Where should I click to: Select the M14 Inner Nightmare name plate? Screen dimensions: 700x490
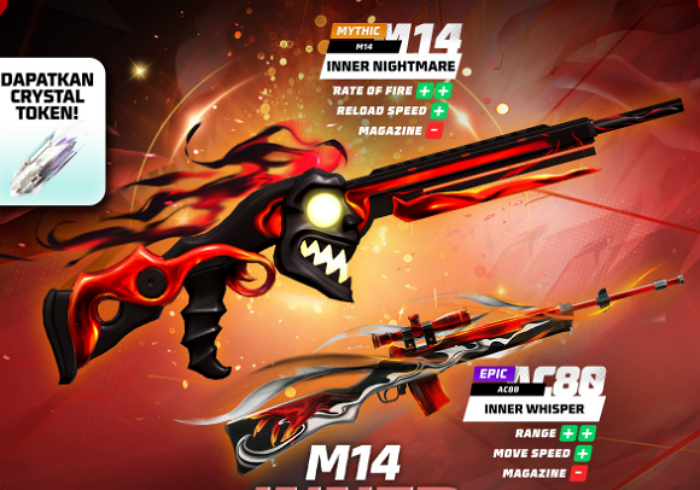390,68
